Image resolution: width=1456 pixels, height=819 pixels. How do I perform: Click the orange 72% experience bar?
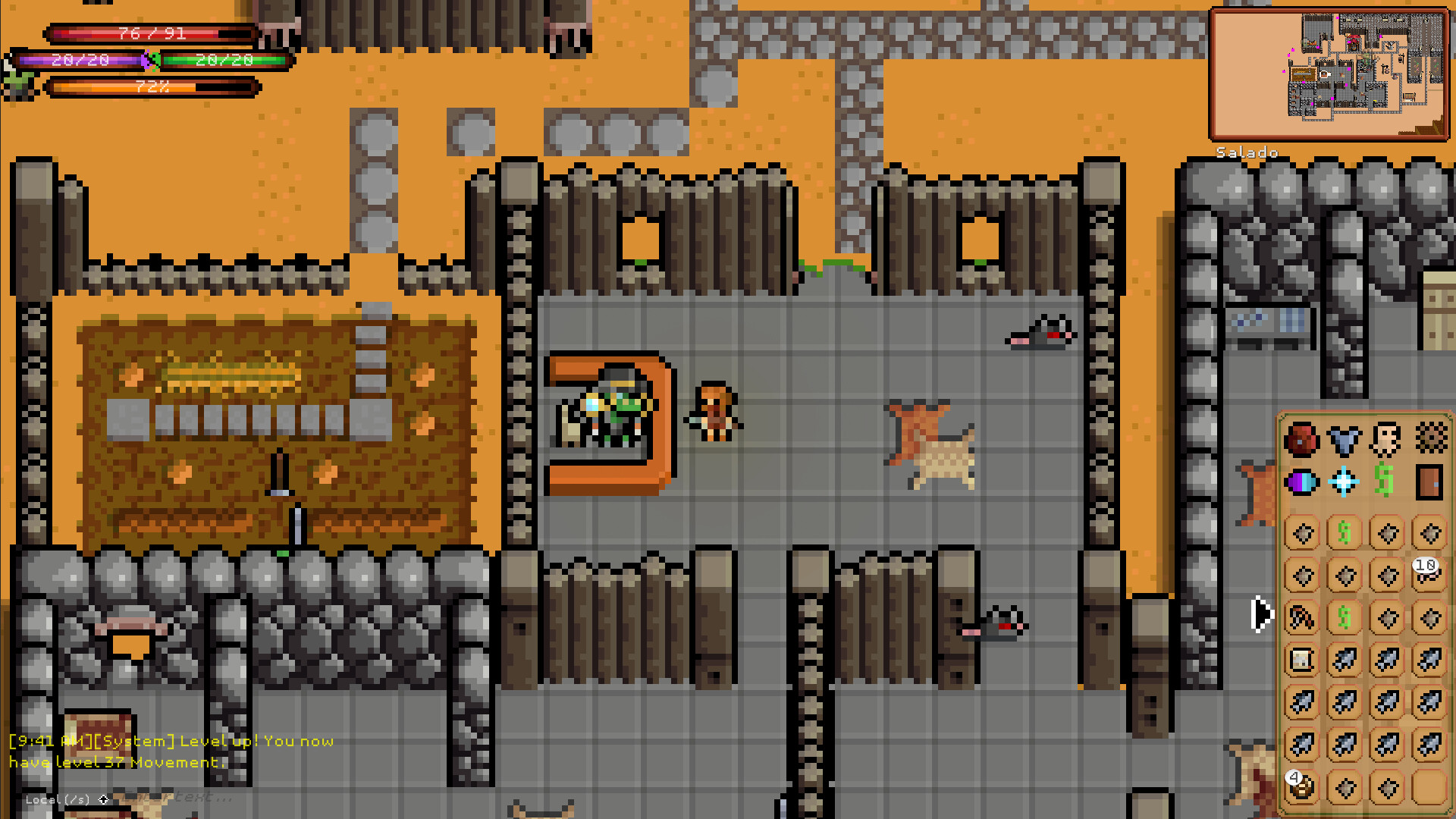coord(152,87)
